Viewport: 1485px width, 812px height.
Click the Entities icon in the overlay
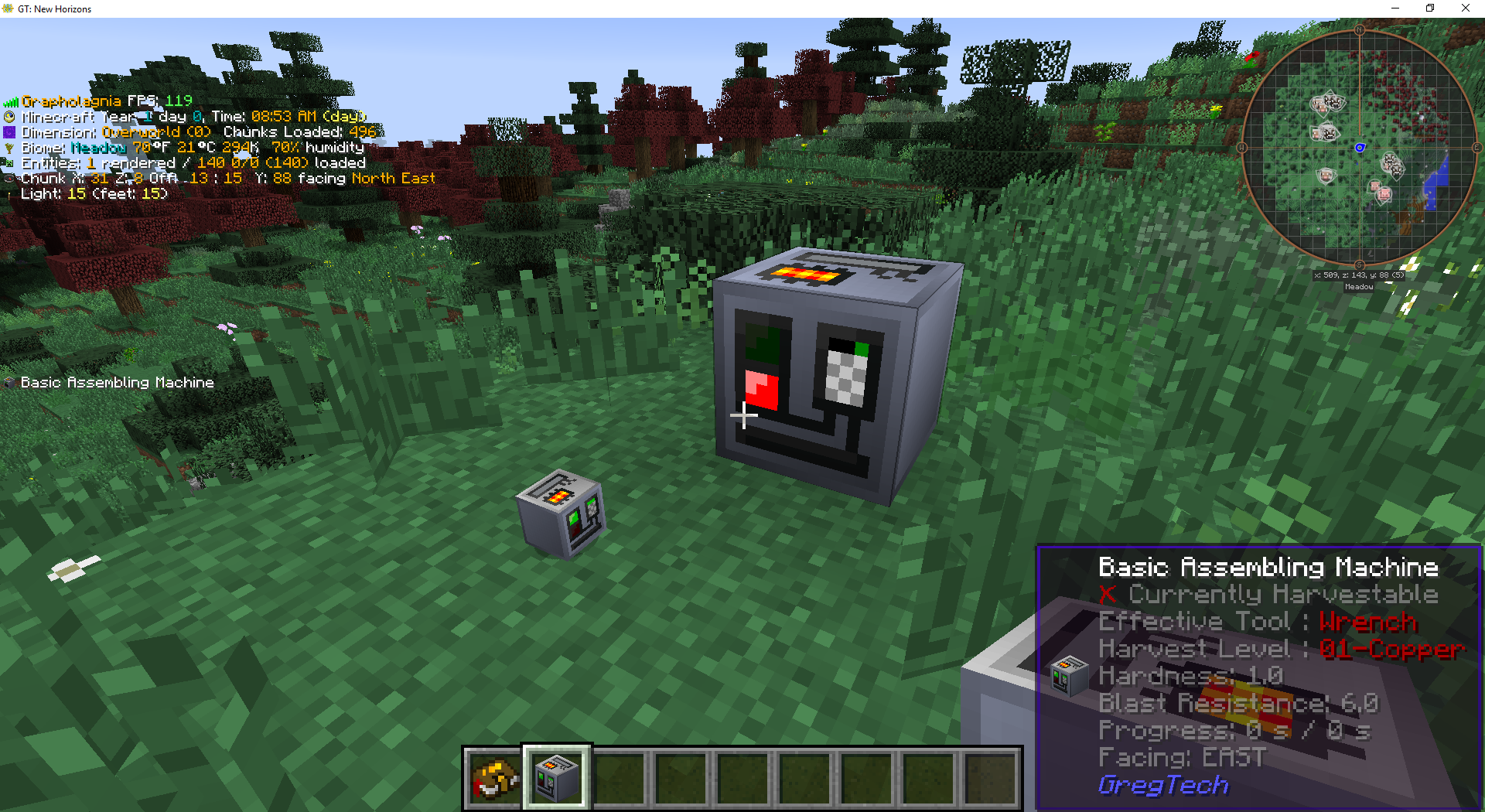tap(9, 163)
